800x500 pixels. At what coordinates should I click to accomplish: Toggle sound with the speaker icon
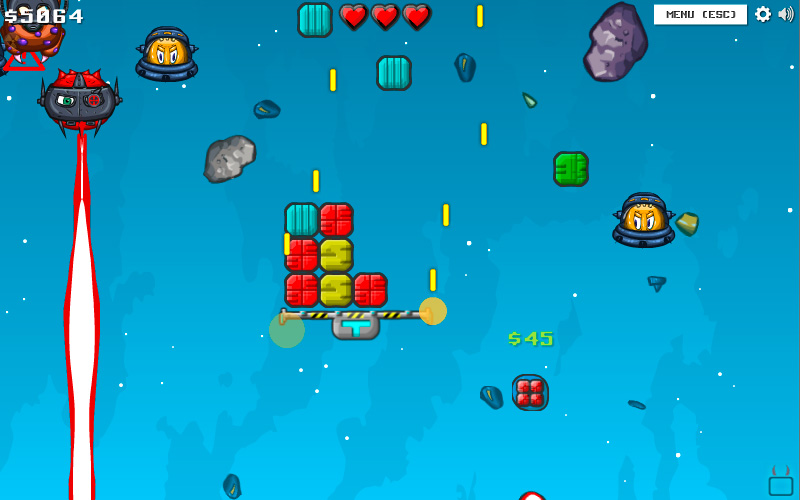(x=786, y=14)
